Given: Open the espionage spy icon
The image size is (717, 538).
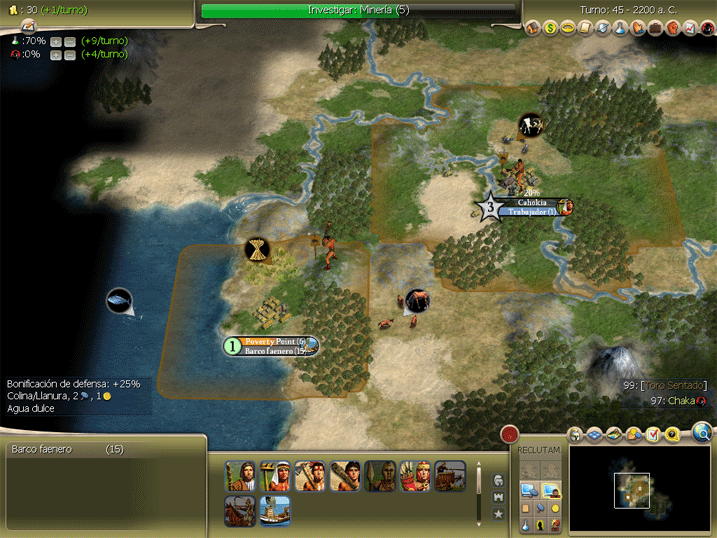Looking at the screenshot, I should [707, 27].
